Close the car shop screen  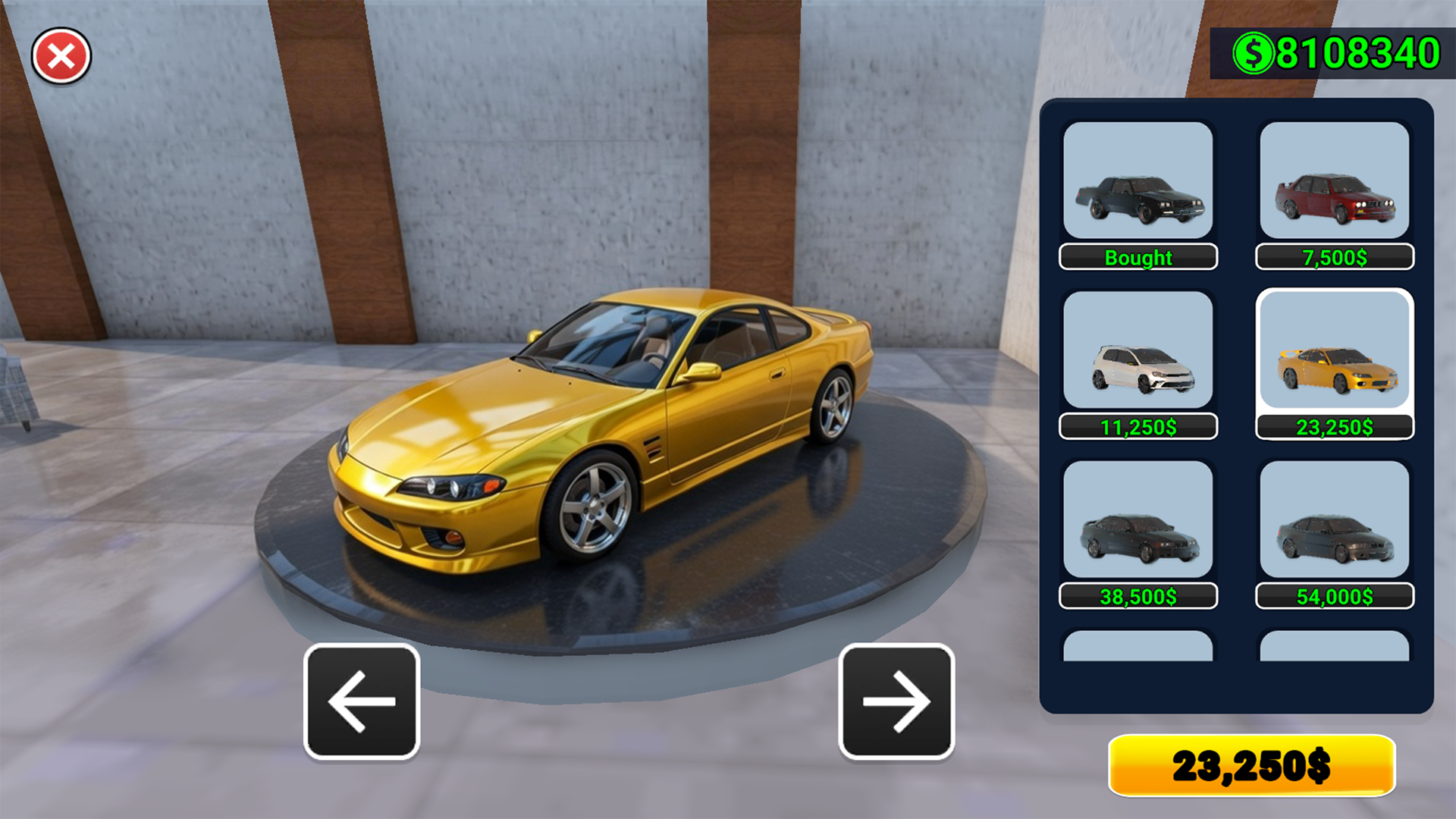61,55
